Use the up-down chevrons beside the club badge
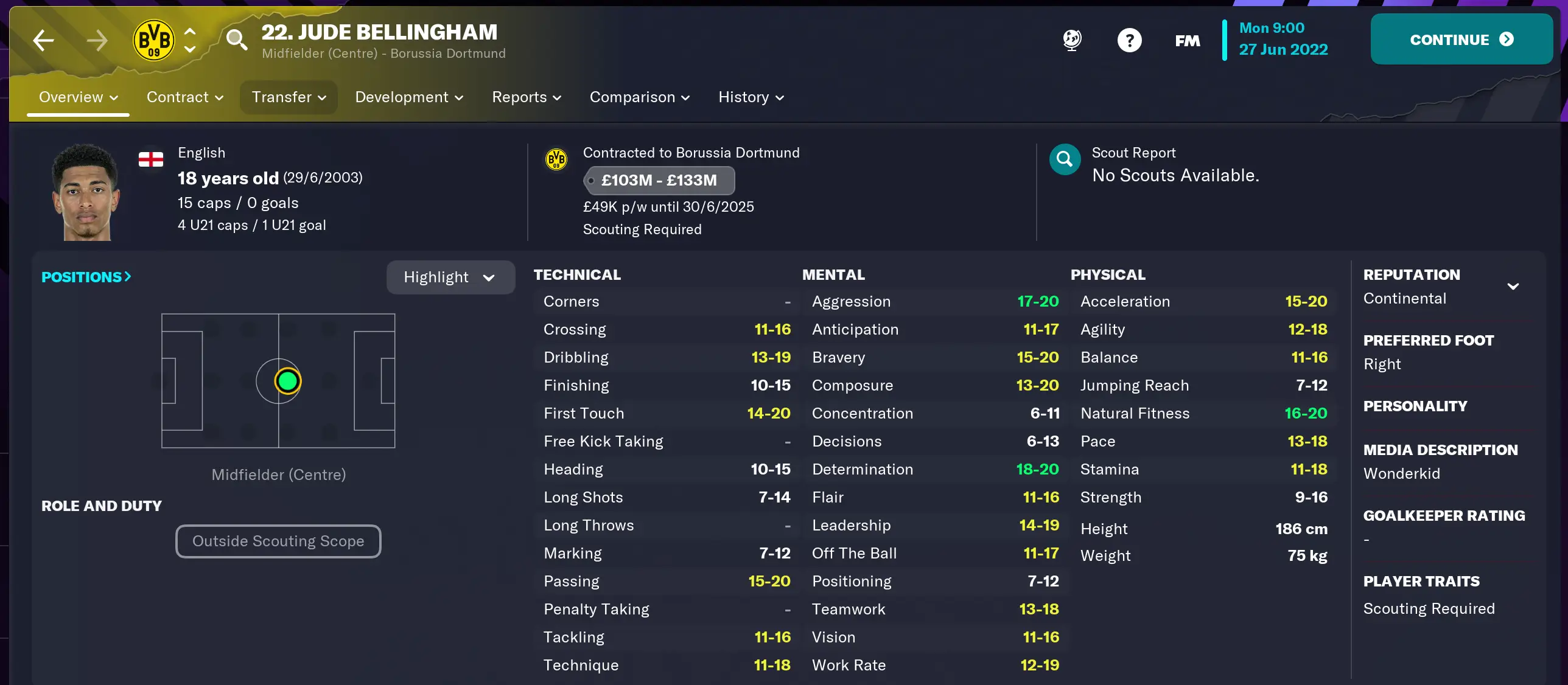This screenshot has width=1568, height=685. click(x=190, y=40)
